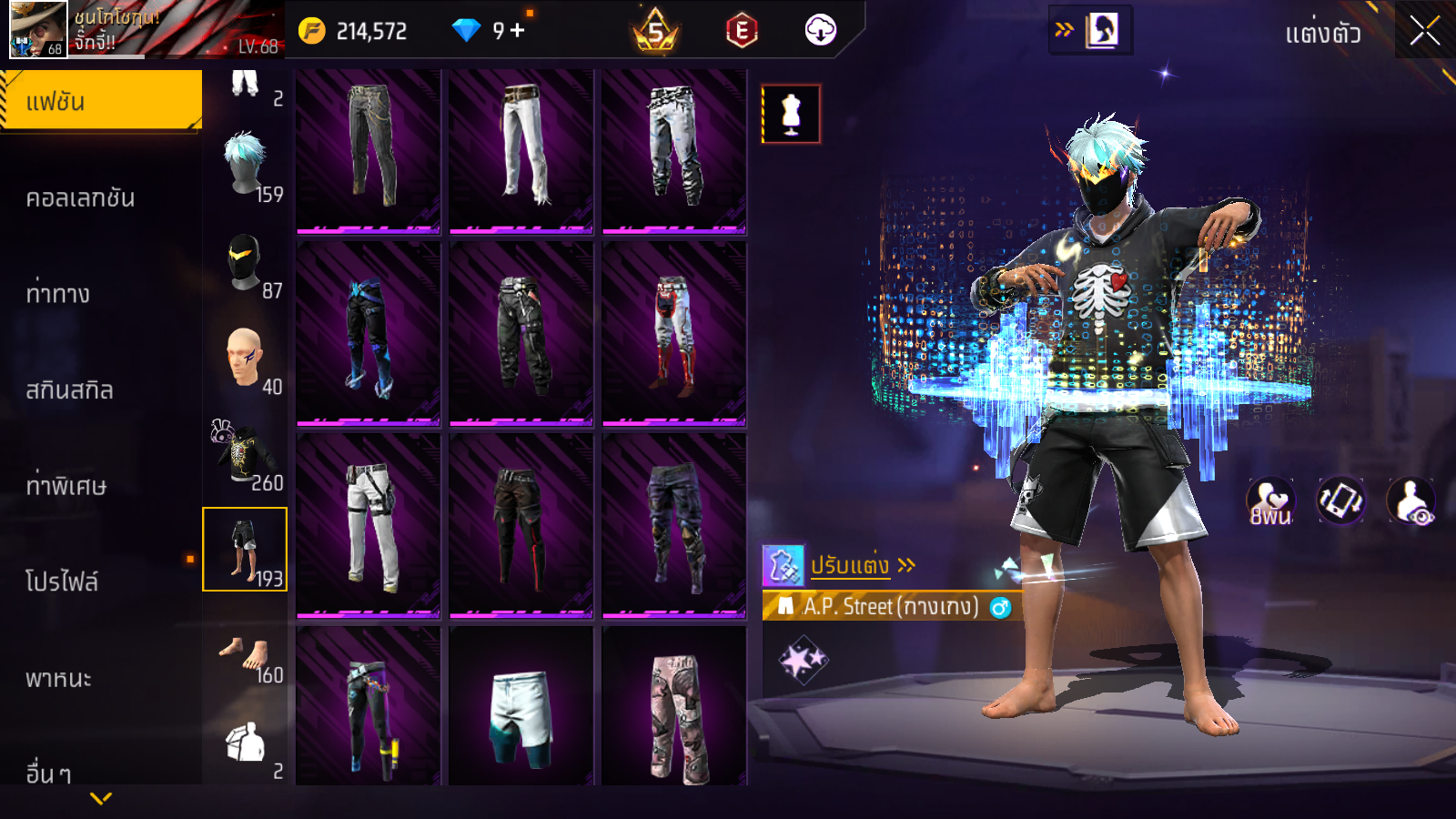Select the hoodie tops category

[x=246, y=455]
